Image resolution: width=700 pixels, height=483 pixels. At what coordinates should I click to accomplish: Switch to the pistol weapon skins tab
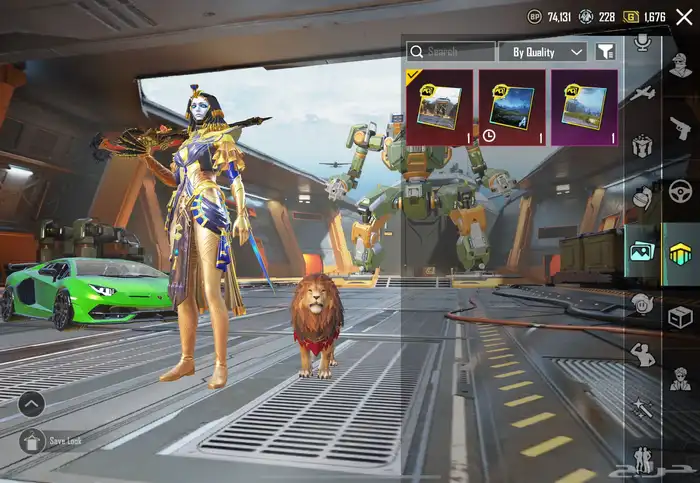point(680,127)
